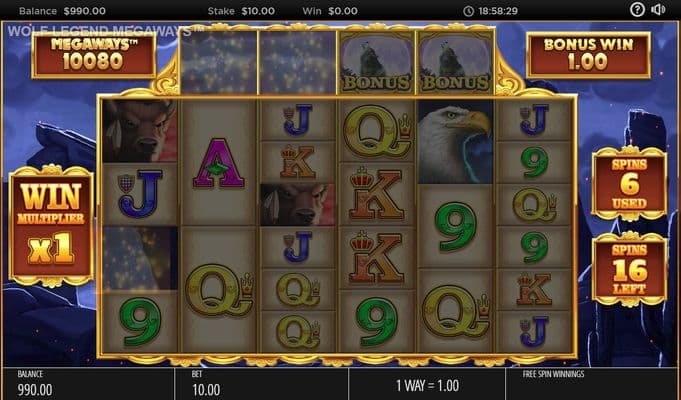Open the help question mark icon
This screenshot has width=681, height=400.
[x=638, y=10]
